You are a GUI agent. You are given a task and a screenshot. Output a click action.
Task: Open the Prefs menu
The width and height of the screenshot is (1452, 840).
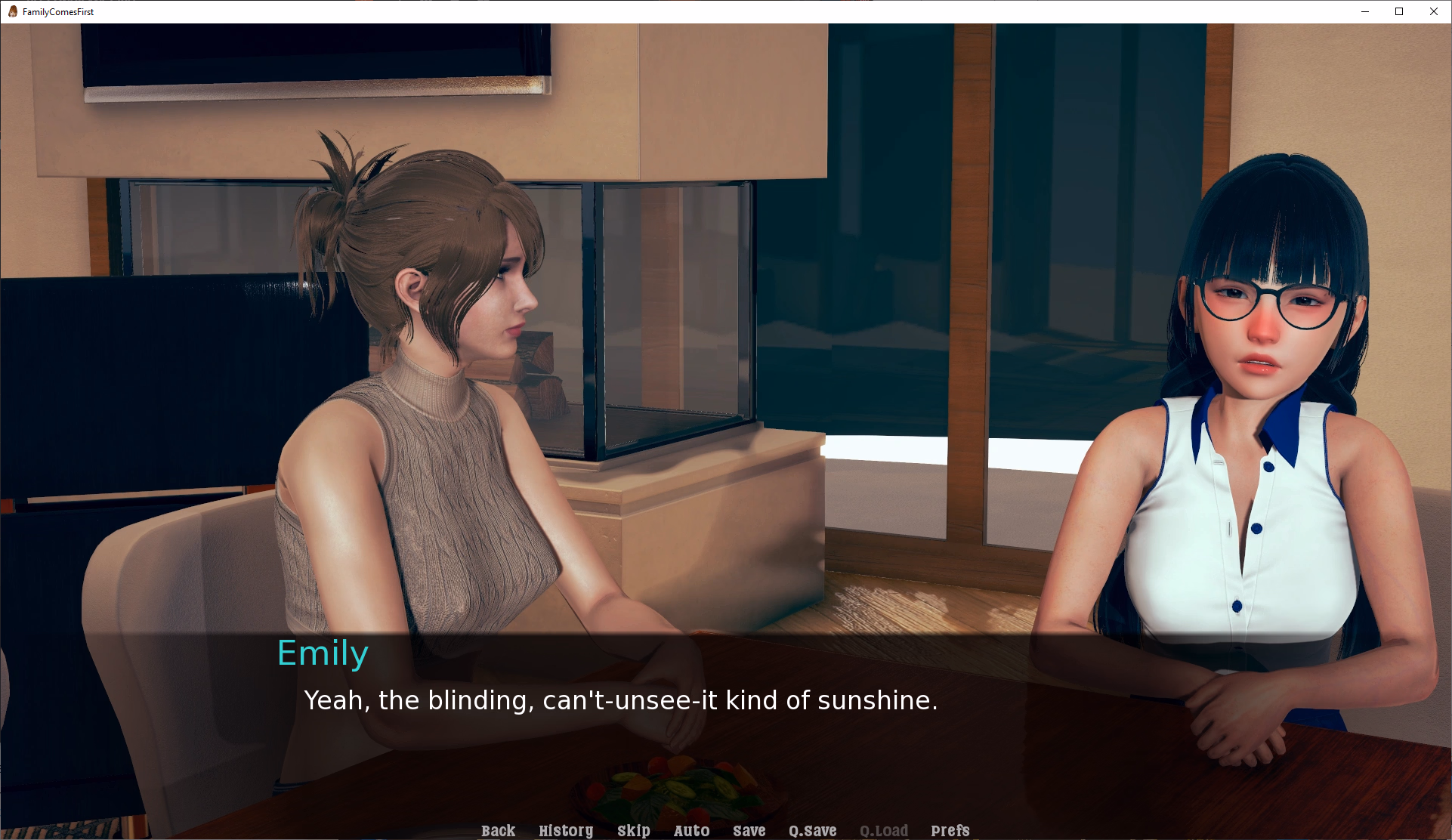pyautogui.click(x=950, y=830)
